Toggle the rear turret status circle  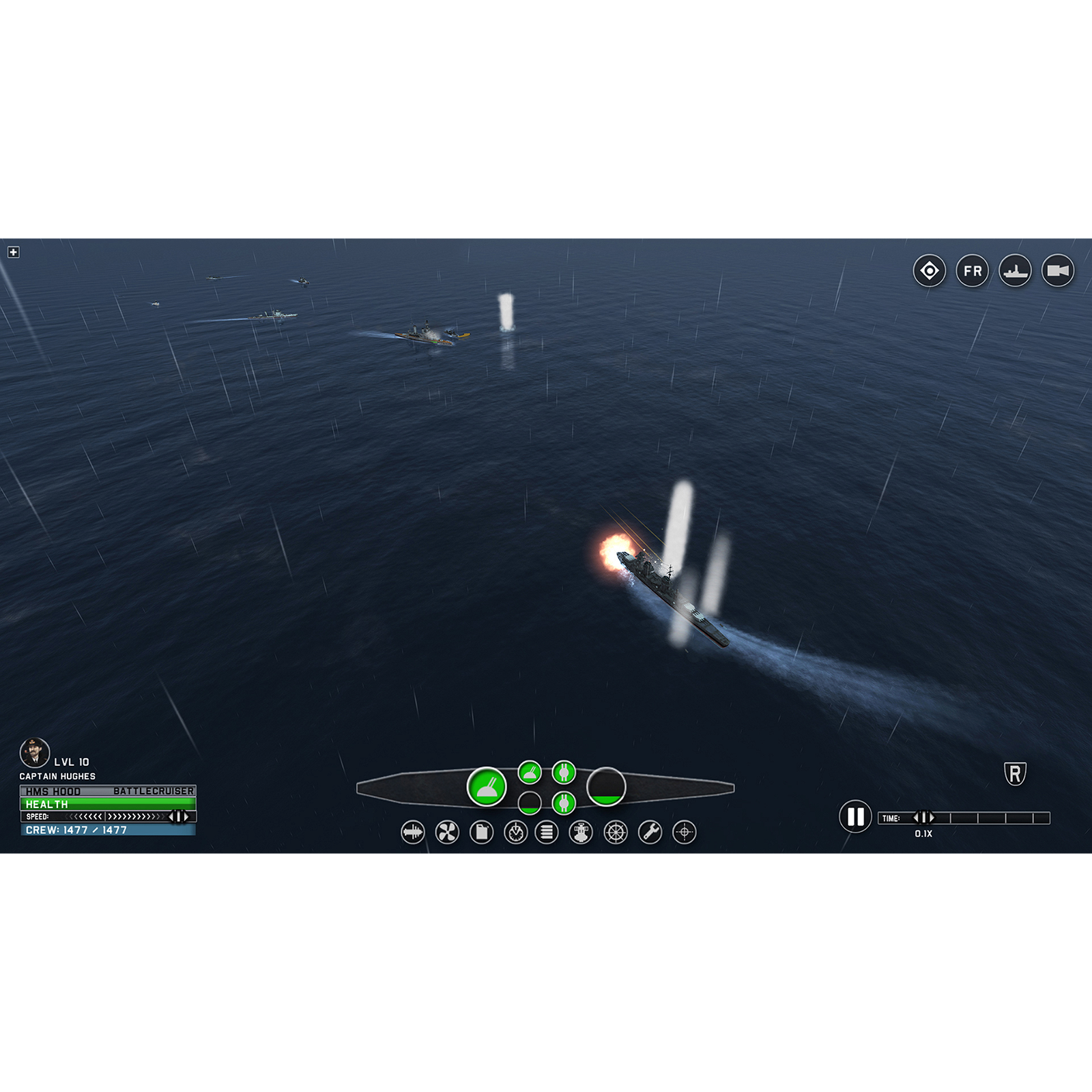[606, 788]
